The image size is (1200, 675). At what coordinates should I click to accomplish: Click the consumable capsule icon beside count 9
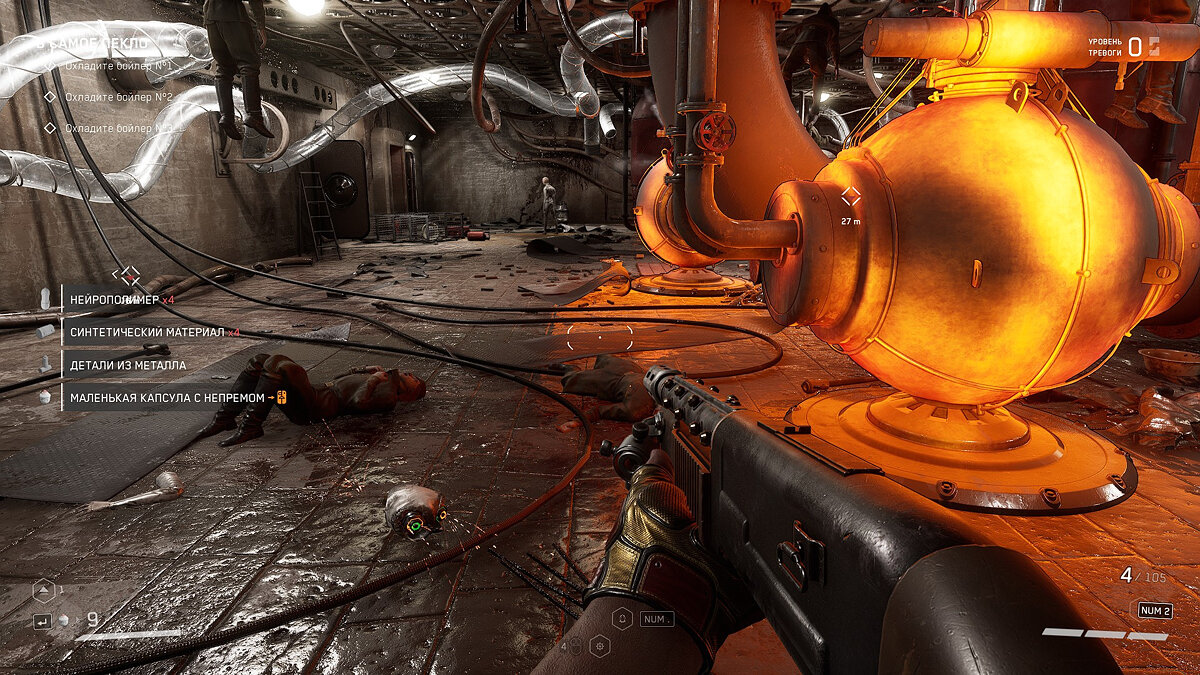[64, 620]
